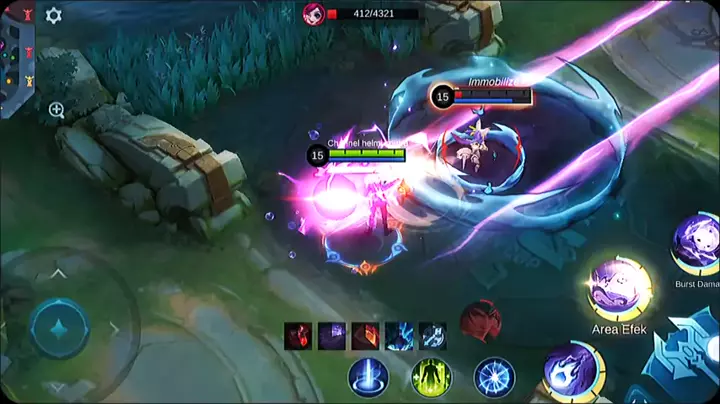
Task: Trigger the purple fireball skill
Action: pos(572,370)
